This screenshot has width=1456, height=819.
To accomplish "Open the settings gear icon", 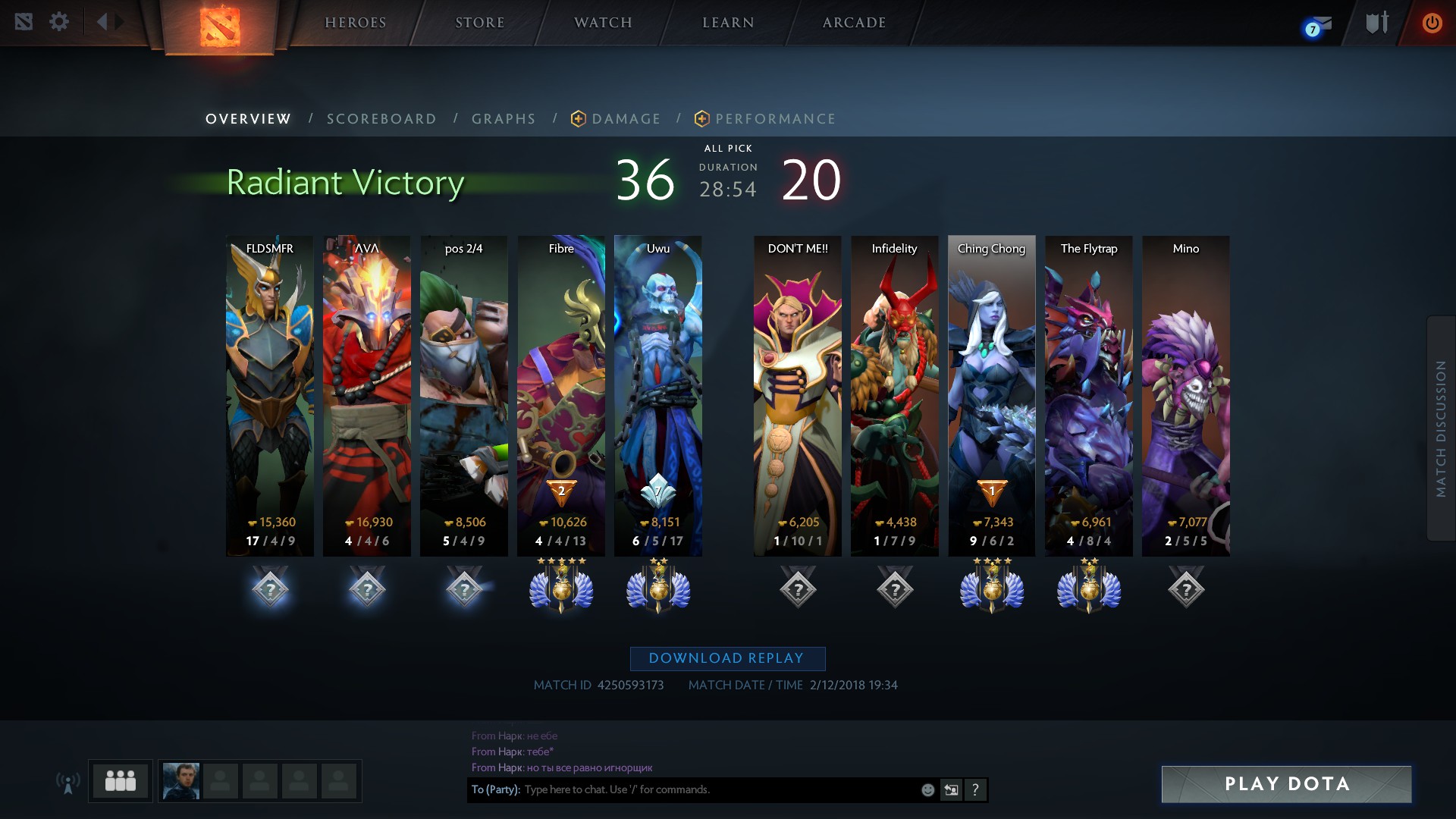I will pos(59,21).
